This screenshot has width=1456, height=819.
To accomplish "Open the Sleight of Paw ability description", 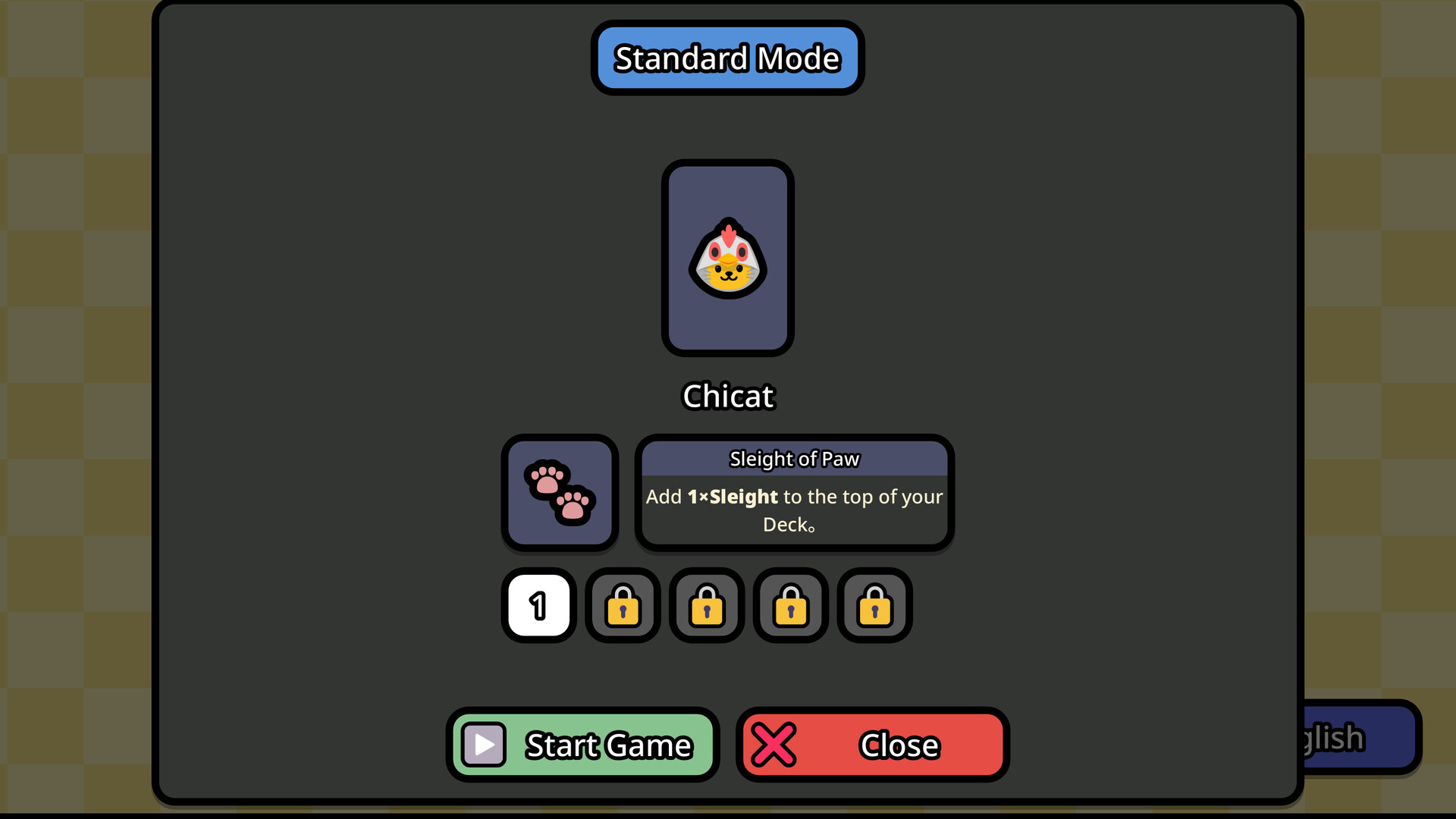I will (794, 491).
